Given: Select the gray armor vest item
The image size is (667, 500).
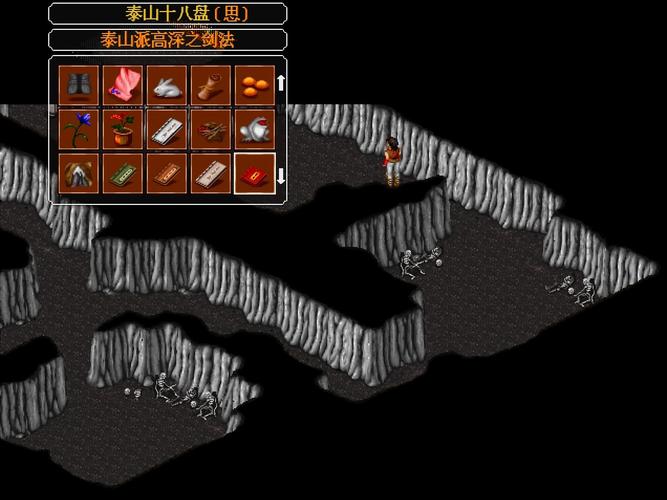Looking at the screenshot, I should pos(77,84).
